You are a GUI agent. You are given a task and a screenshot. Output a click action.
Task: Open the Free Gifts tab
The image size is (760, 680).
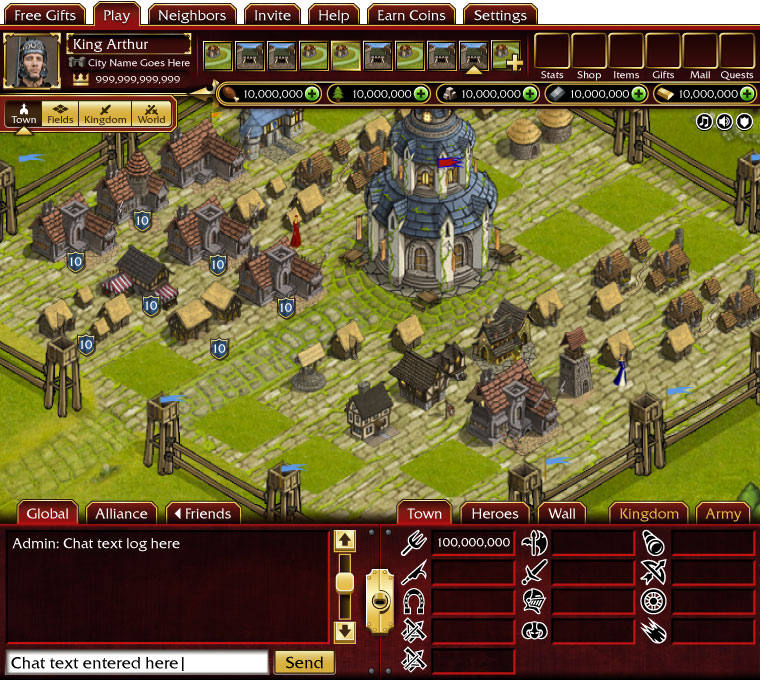45,15
